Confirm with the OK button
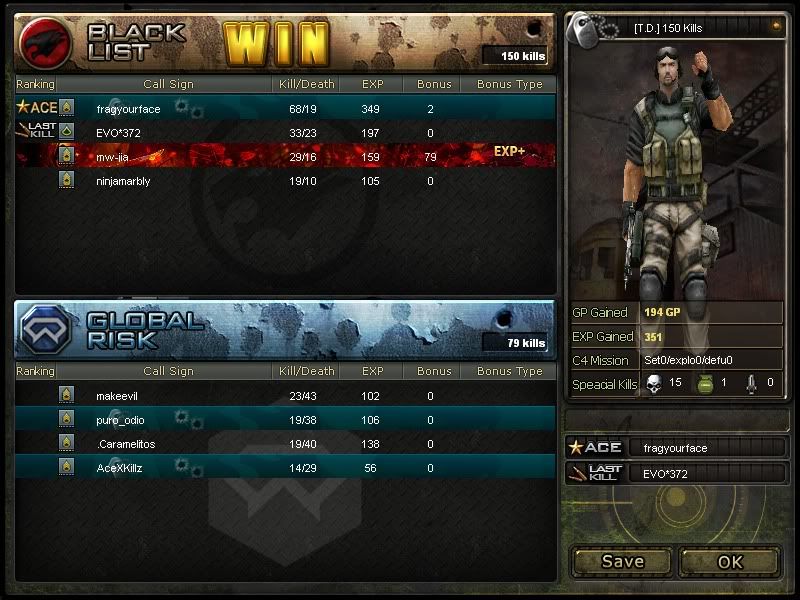Screen dimensions: 800x600 [730, 561]
